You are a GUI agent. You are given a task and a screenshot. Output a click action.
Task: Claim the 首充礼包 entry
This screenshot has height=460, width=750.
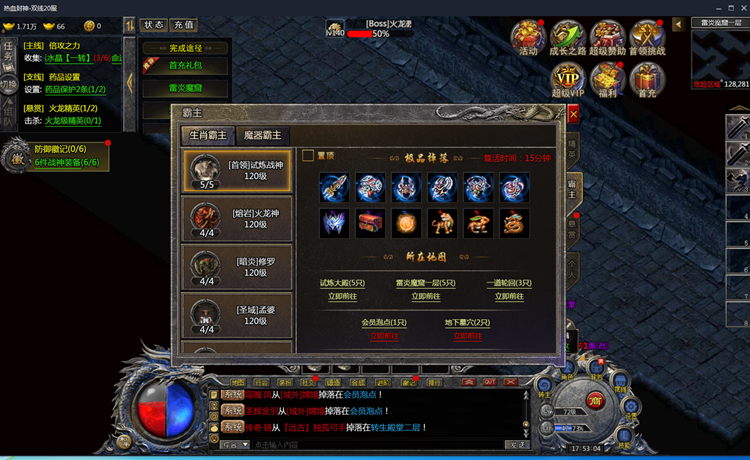(x=184, y=66)
